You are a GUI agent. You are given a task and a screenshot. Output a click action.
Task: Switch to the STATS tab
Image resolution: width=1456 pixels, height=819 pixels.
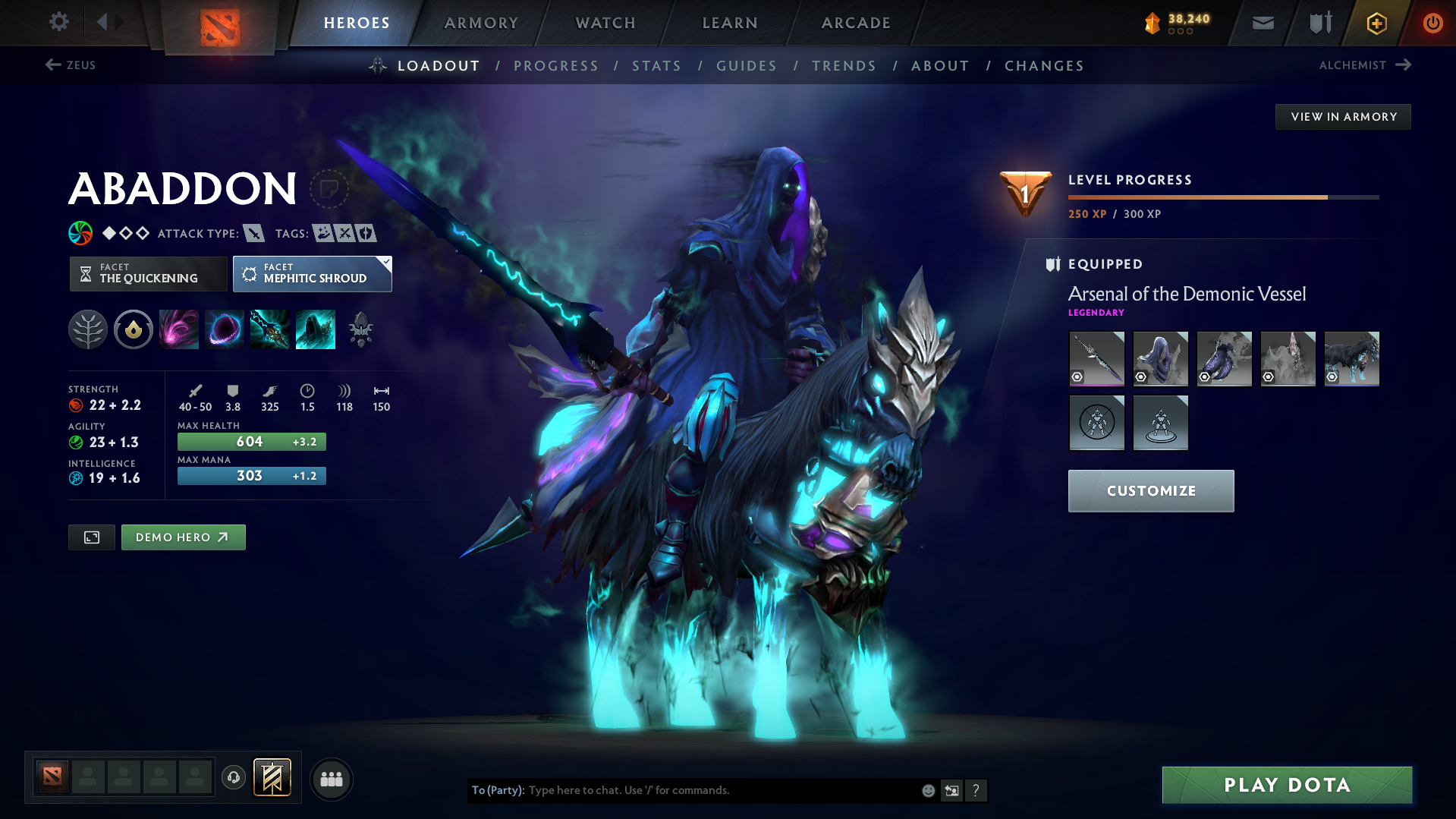(x=656, y=66)
